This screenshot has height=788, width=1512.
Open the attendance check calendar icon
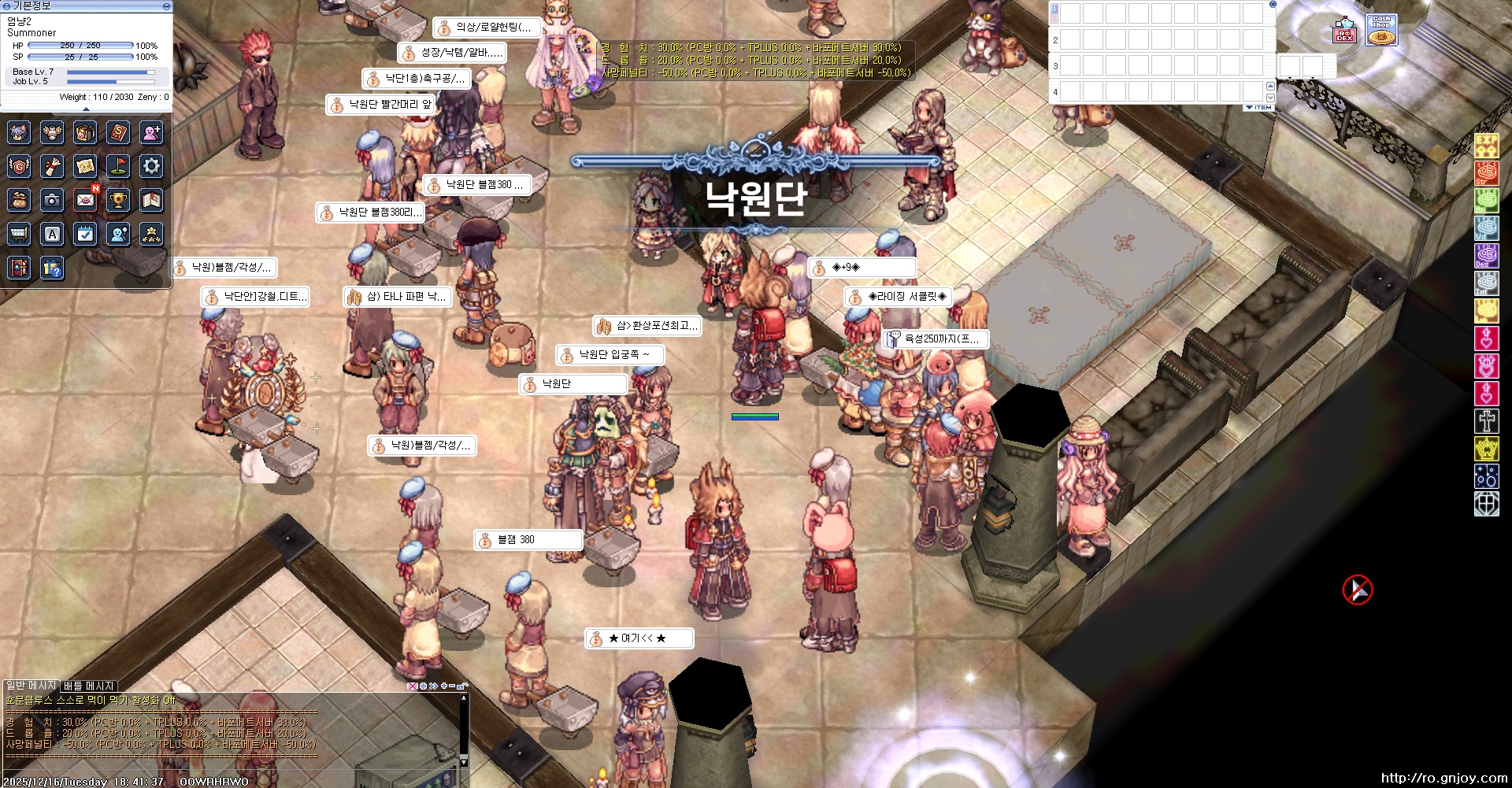85,233
